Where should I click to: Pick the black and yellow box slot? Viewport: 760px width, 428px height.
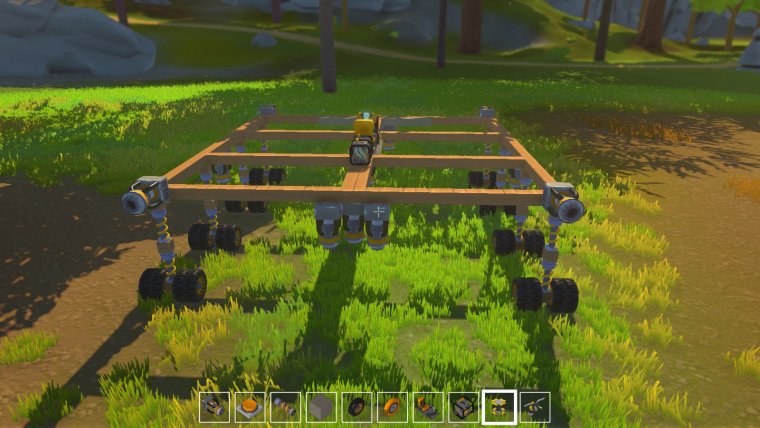click(463, 407)
